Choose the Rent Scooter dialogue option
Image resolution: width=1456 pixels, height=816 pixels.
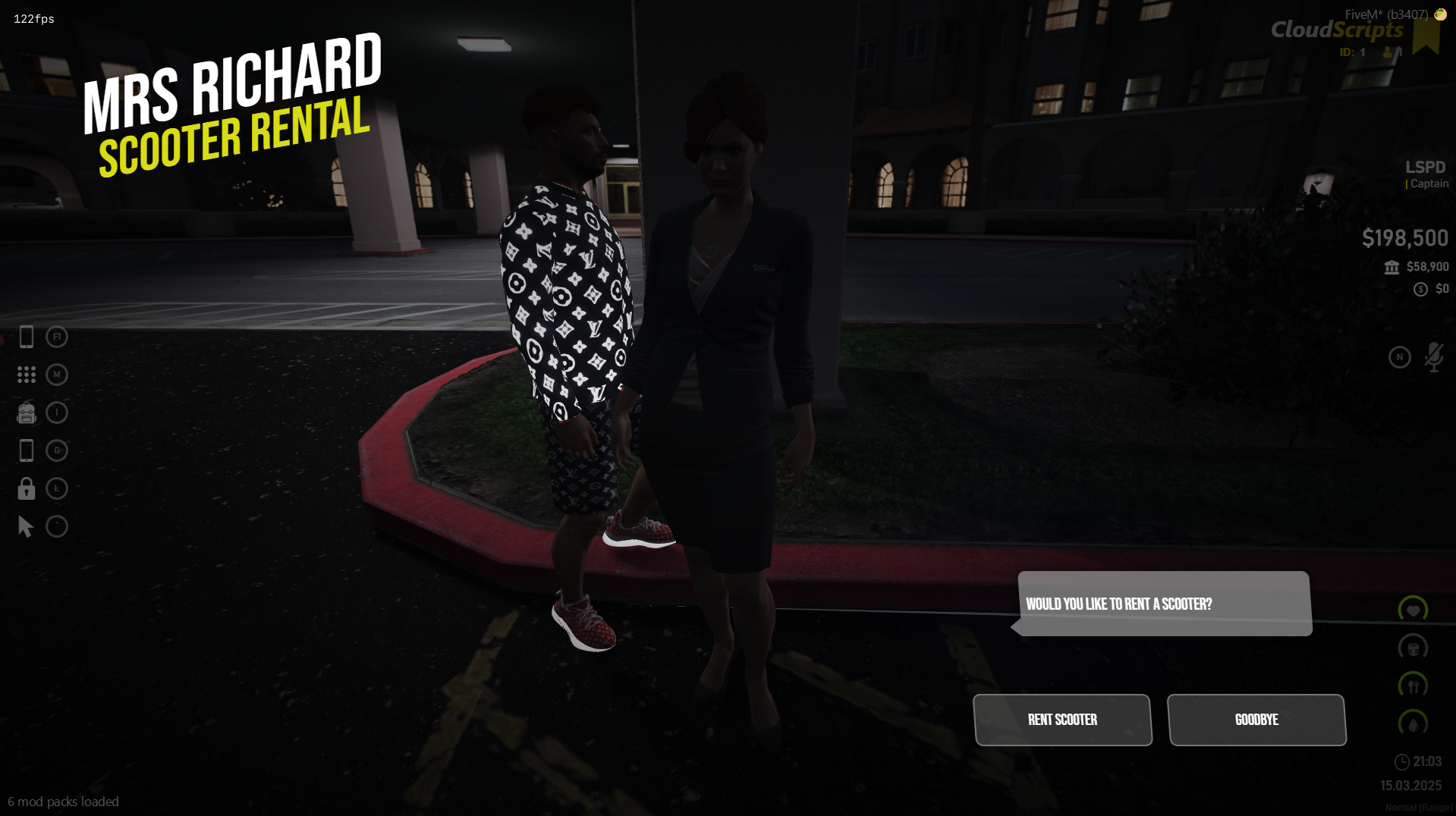[x=1062, y=720]
